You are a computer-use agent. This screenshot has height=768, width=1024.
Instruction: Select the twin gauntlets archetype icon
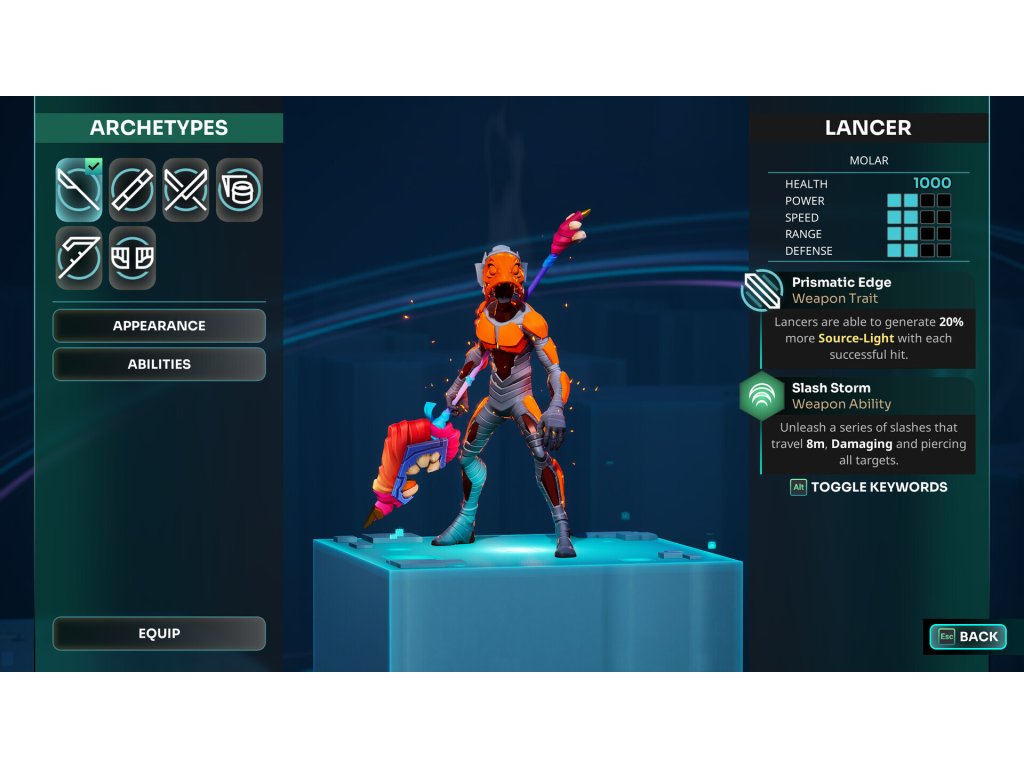point(133,257)
